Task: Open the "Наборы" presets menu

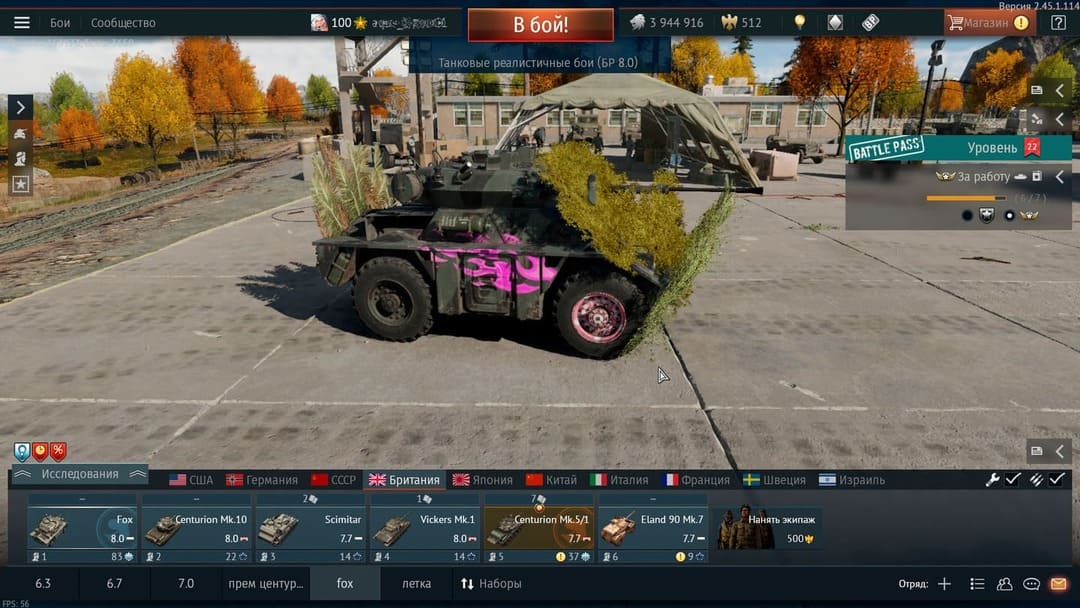Action: [x=492, y=583]
